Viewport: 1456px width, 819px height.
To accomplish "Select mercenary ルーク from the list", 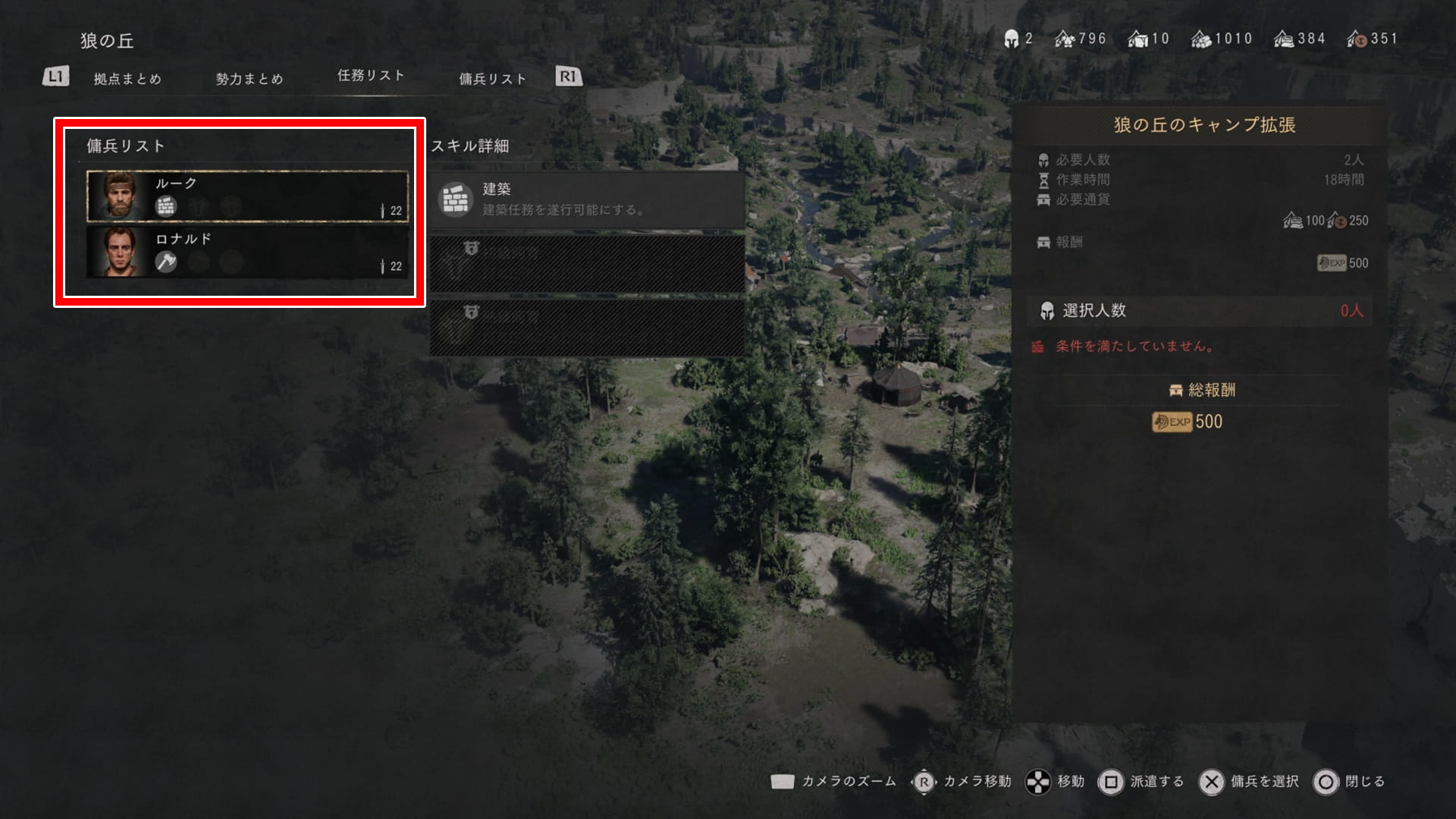I will point(247,196).
